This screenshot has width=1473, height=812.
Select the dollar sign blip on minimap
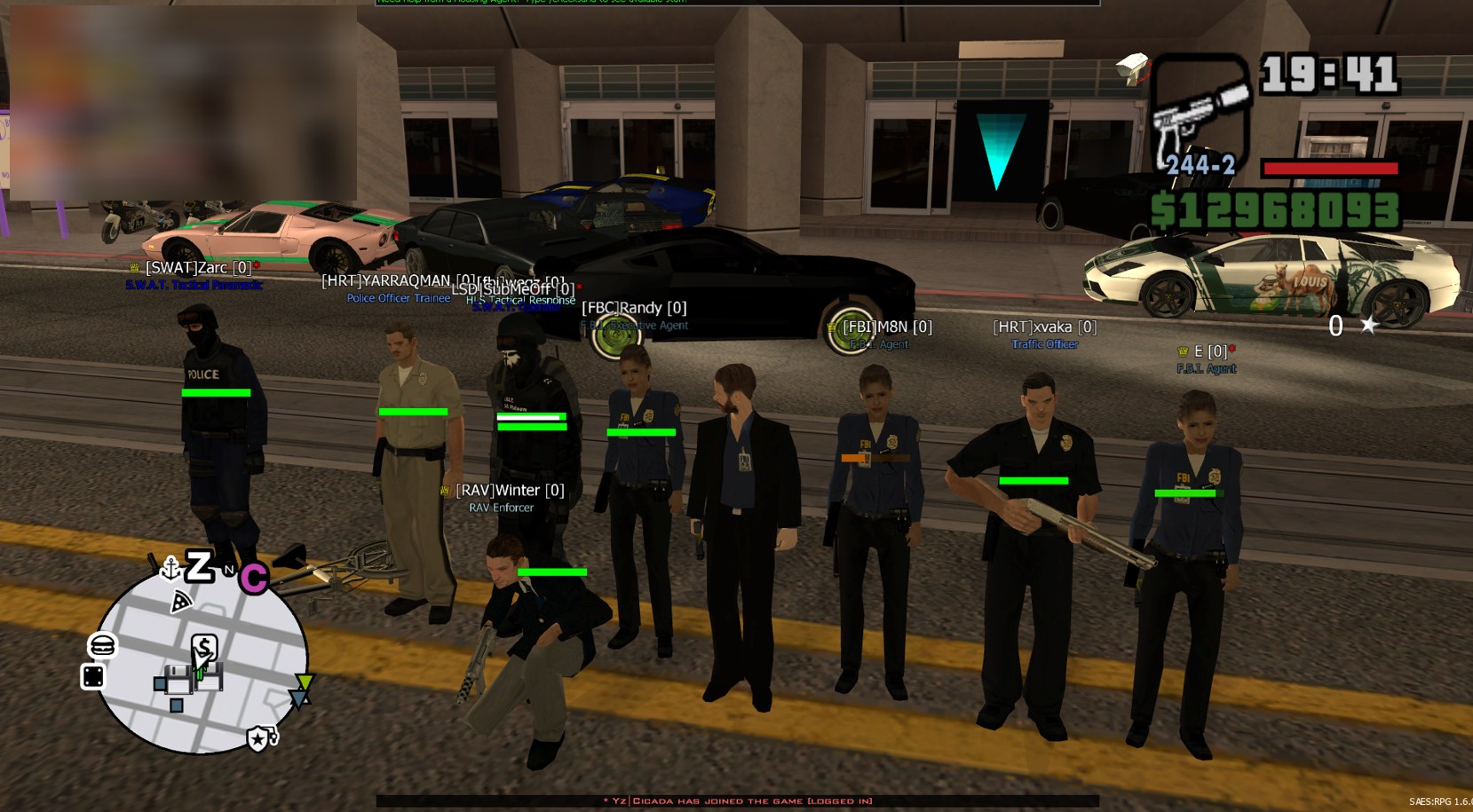click(x=204, y=647)
